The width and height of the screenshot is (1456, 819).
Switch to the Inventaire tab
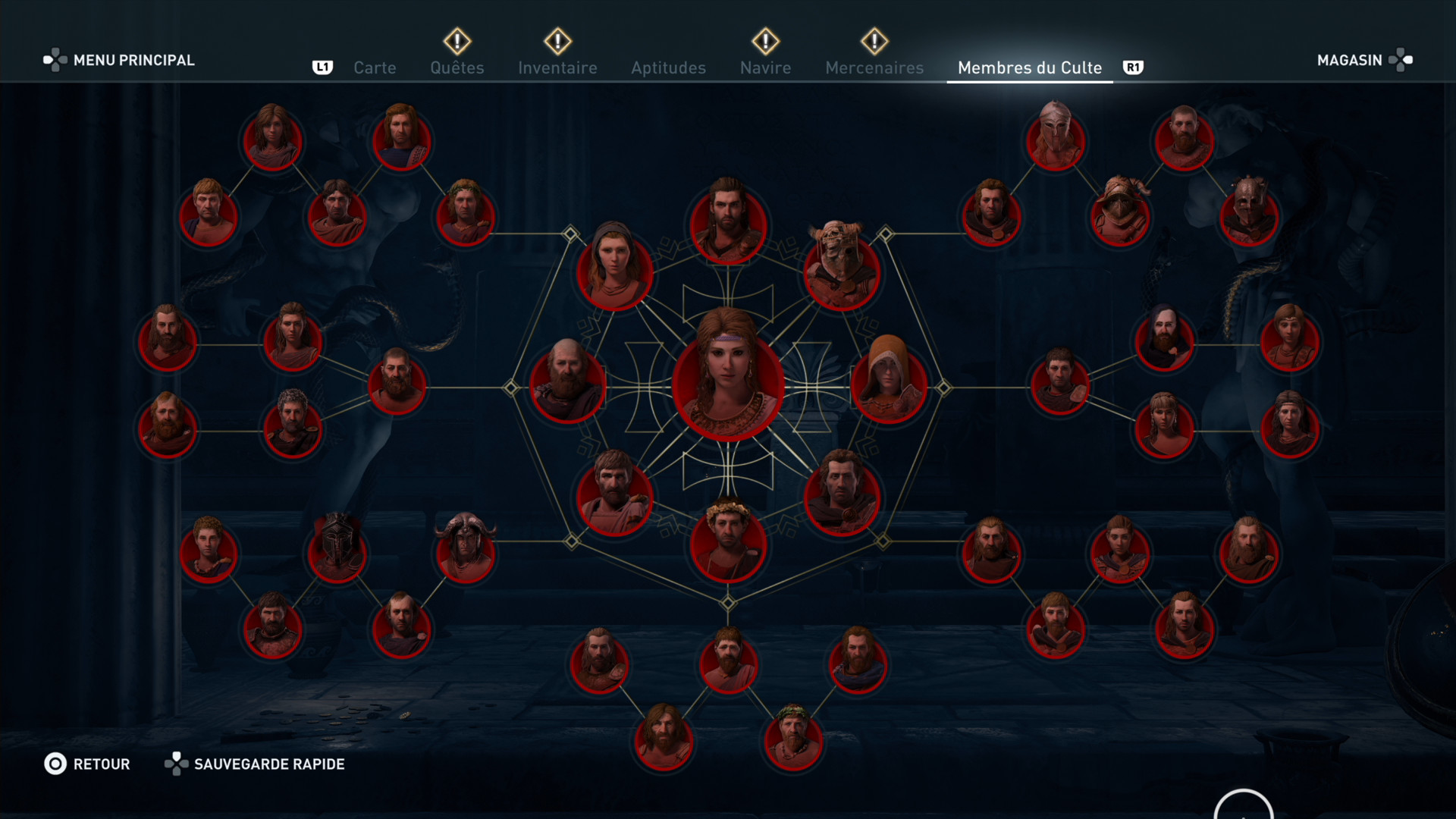pyautogui.click(x=557, y=67)
